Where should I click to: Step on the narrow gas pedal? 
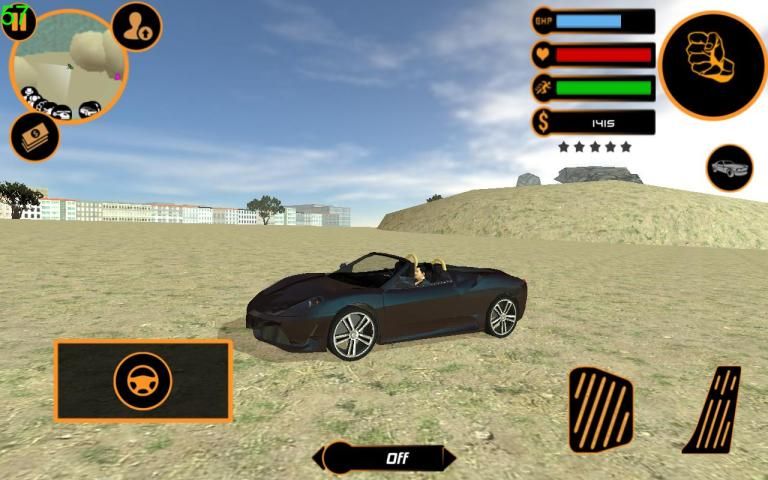715,410
